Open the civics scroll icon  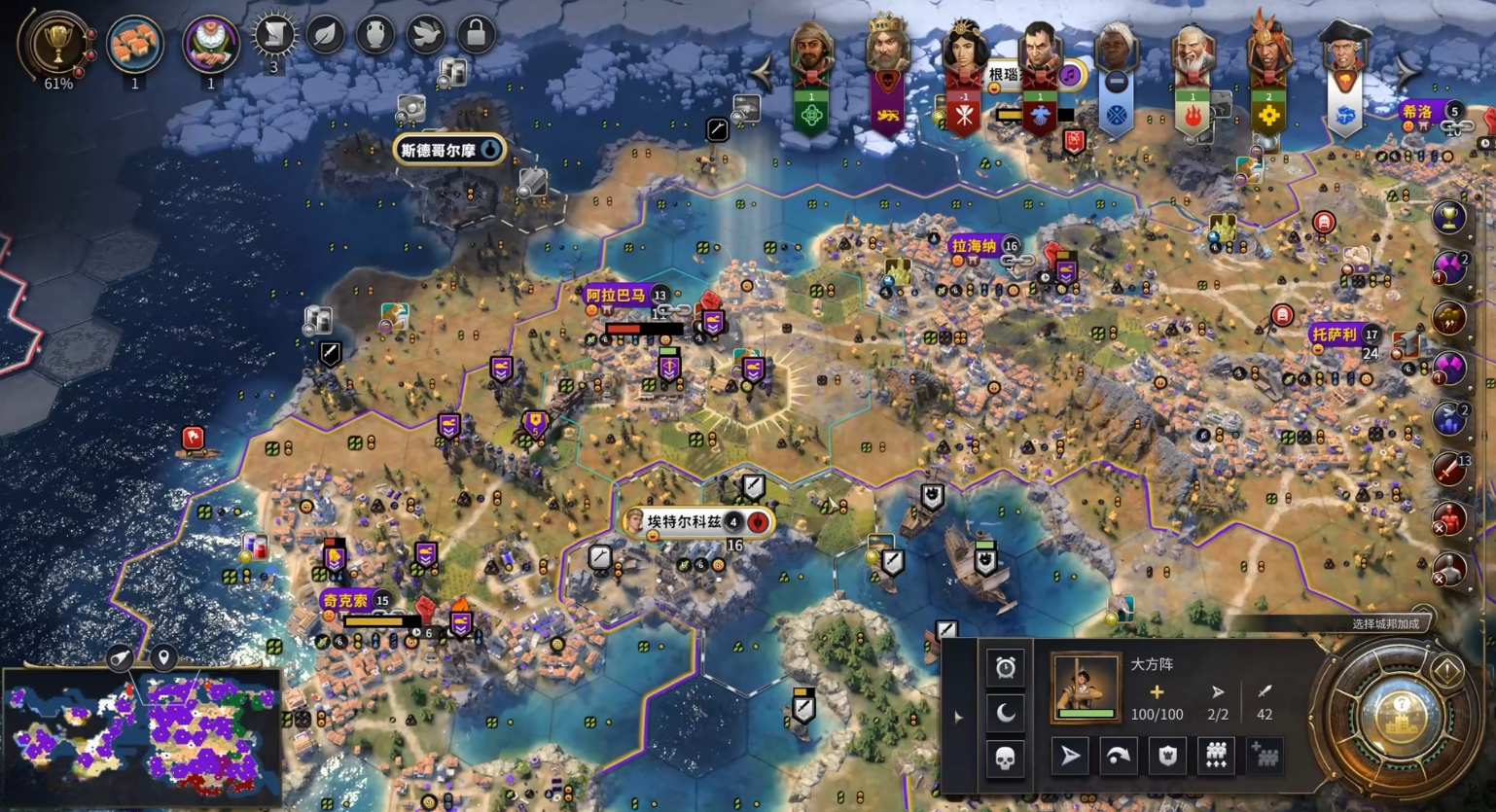(274, 35)
